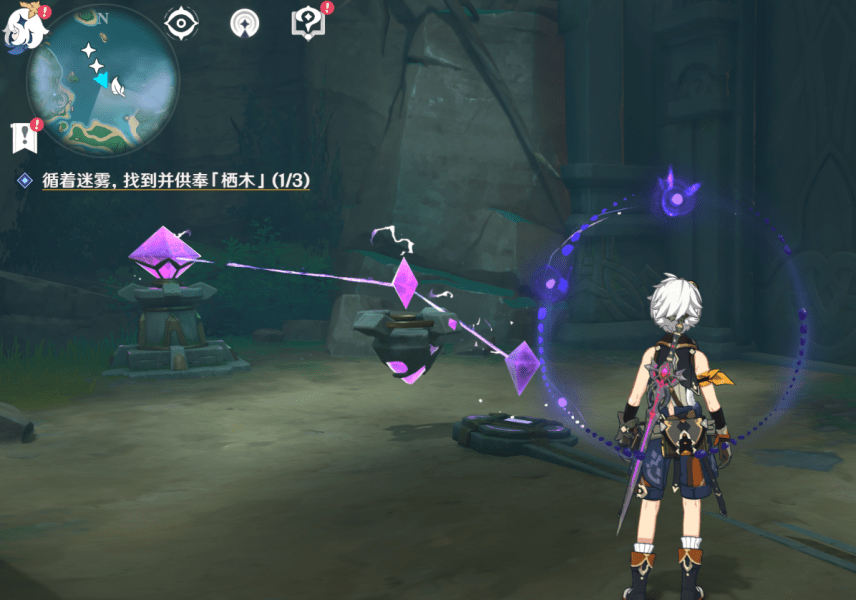Open the round arch icon beside the eye
Image resolution: width=856 pixels, height=600 pixels.
coord(244,22)
